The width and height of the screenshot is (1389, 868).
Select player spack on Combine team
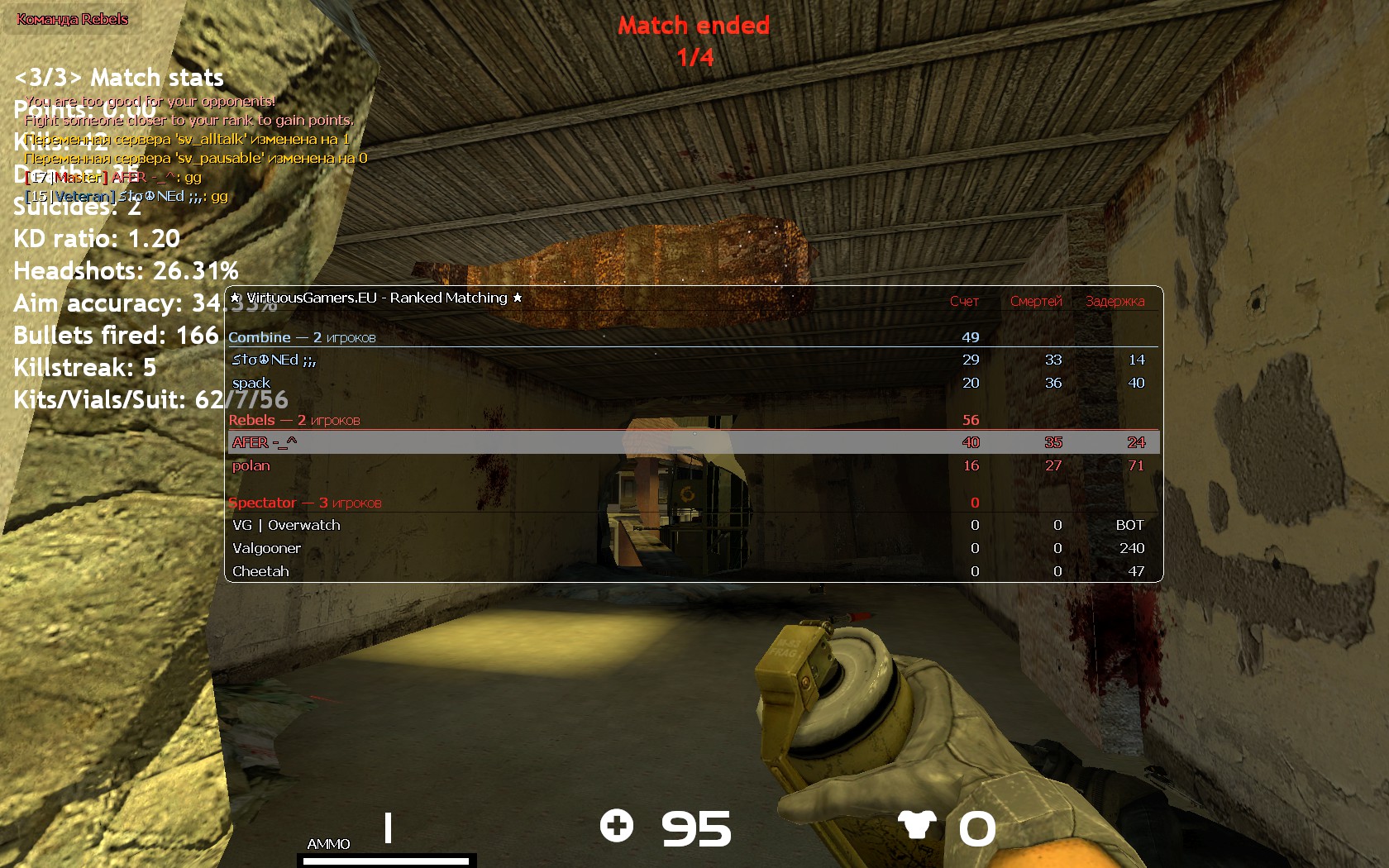252,383
